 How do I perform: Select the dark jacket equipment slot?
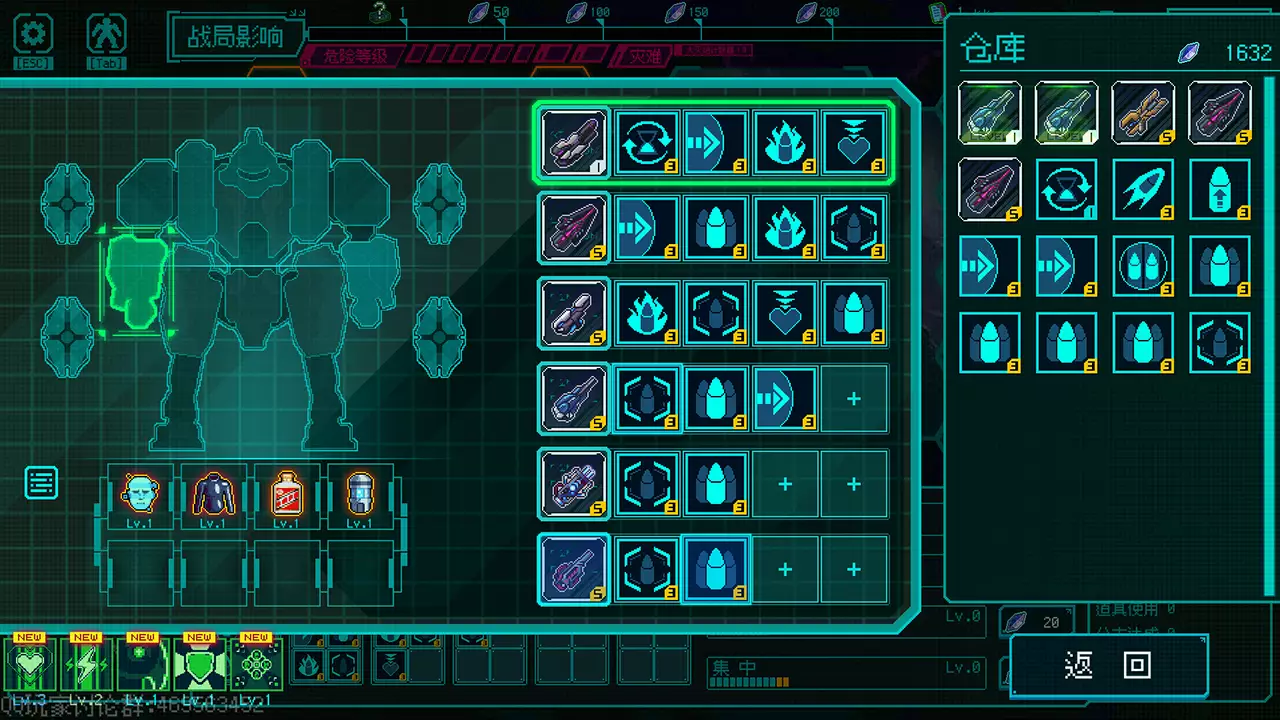(x=213, y=495)
